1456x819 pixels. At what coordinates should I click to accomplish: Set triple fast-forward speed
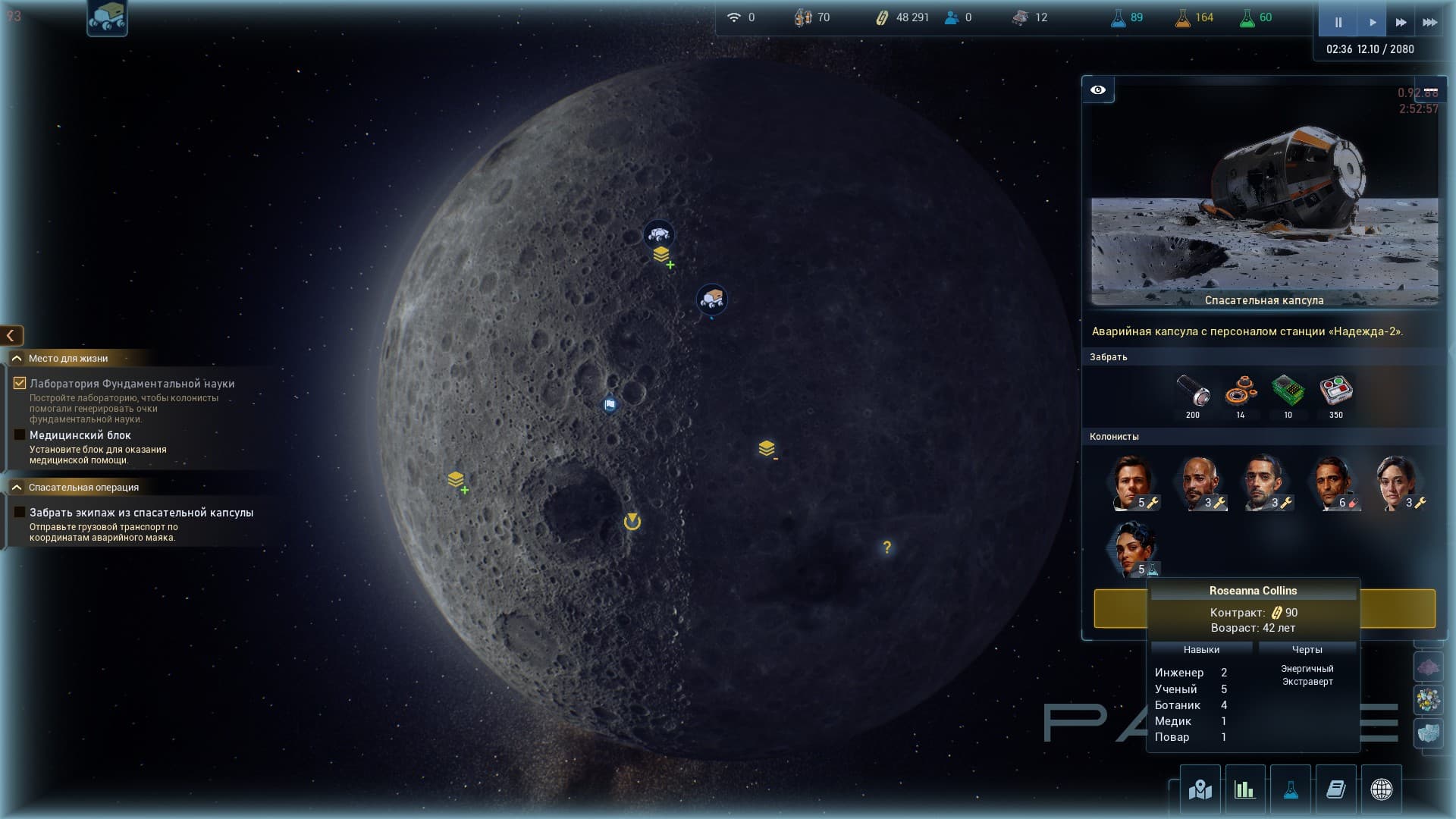click(1429, 22)
